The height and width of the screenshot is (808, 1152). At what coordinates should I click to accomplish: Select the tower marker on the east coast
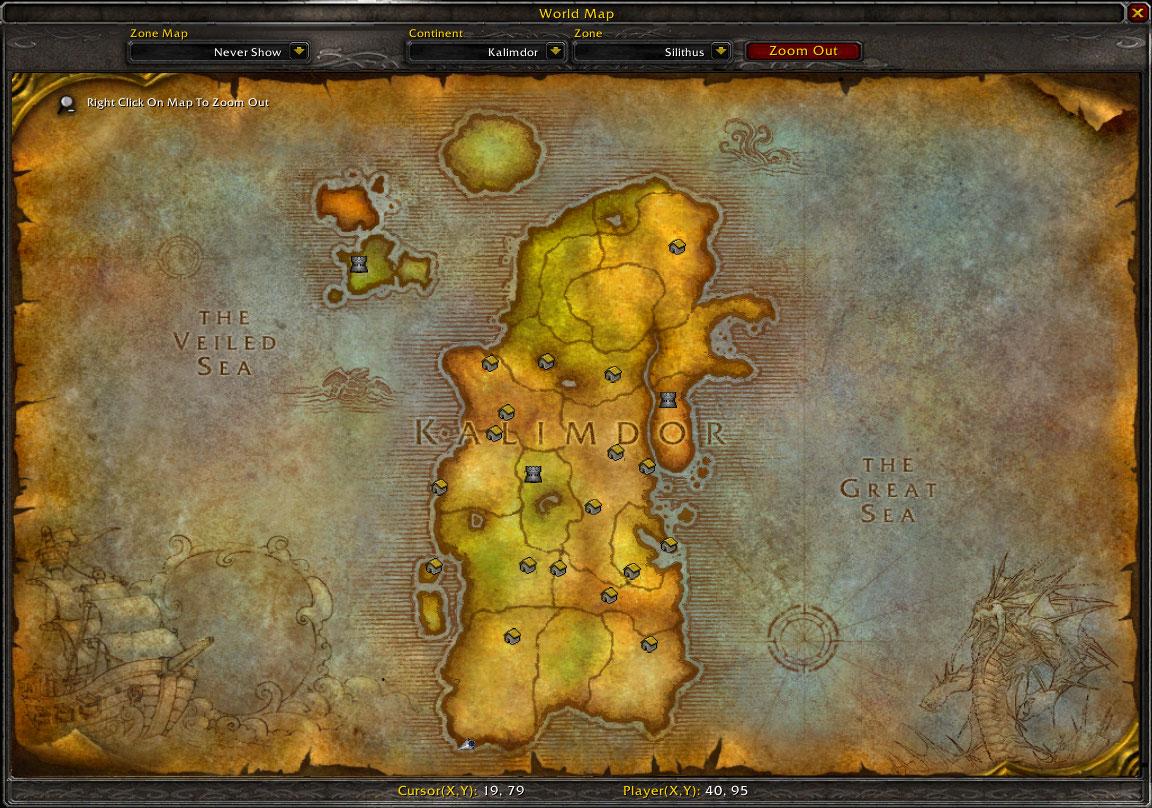click(668, 400)
